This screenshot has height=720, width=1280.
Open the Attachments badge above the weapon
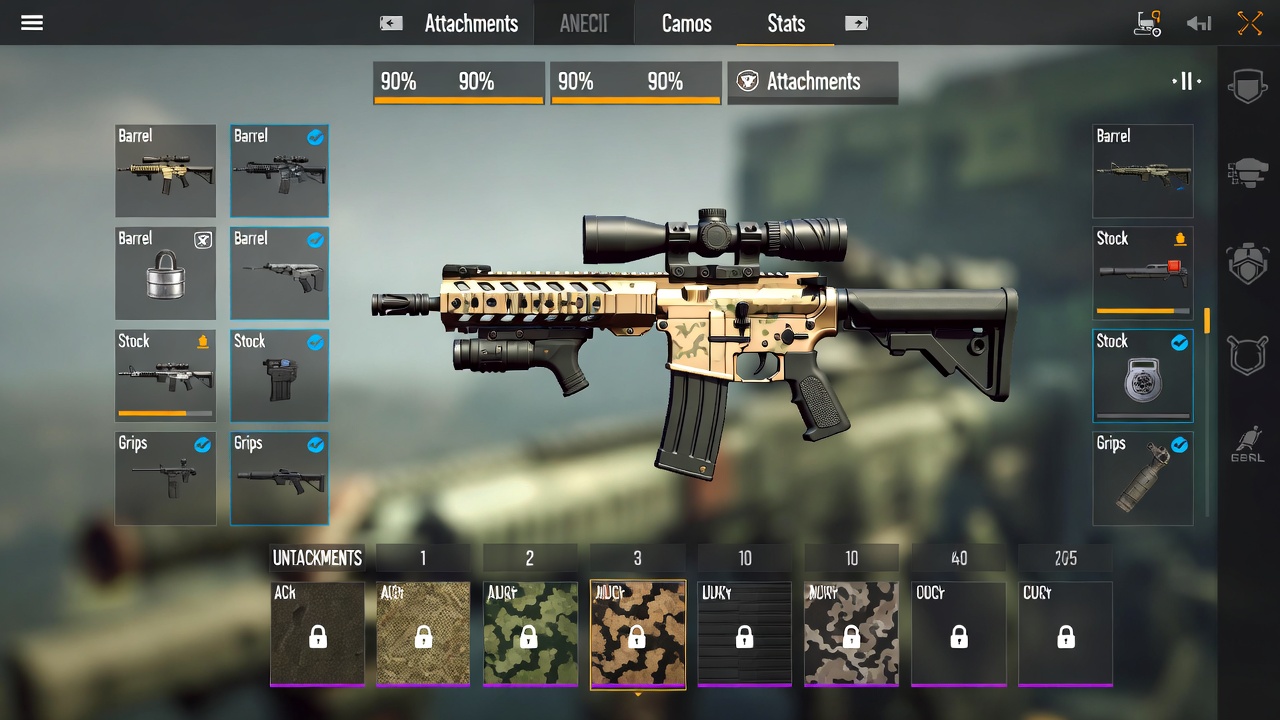812,83
